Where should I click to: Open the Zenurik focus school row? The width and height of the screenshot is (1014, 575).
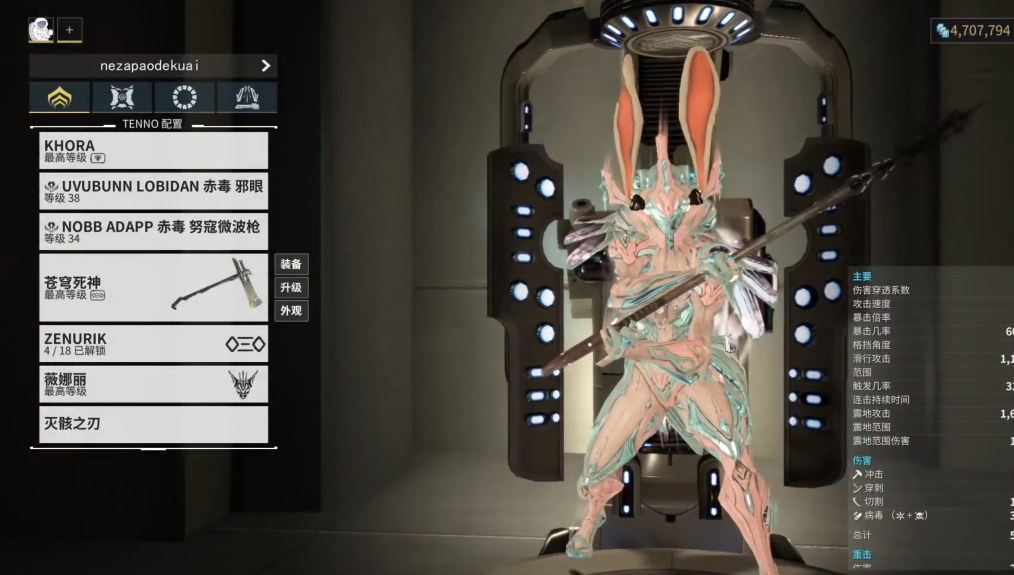tap(154, 344)
